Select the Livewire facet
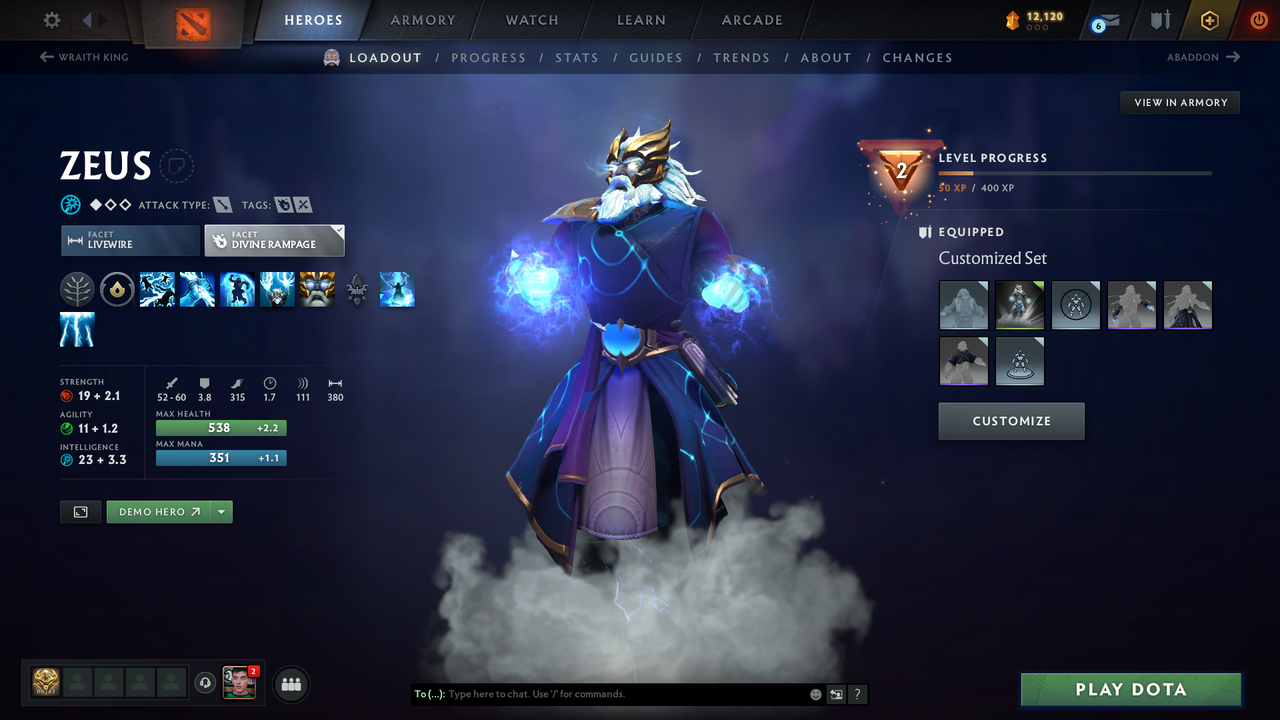Viewport: 1280px width, 720px height. [x=130, y=240]
